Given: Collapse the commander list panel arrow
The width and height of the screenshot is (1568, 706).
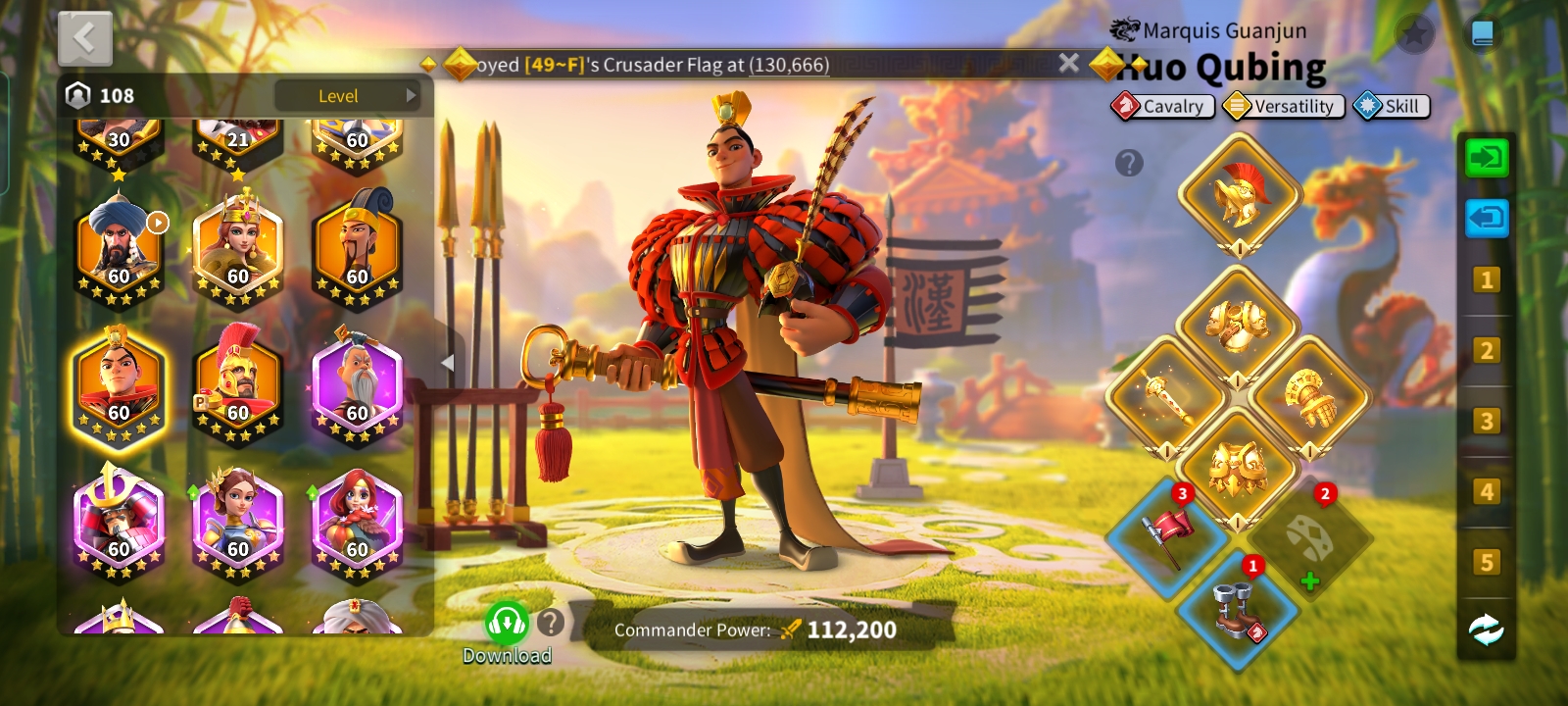Looking at the screenshot, I should point(447,363).
